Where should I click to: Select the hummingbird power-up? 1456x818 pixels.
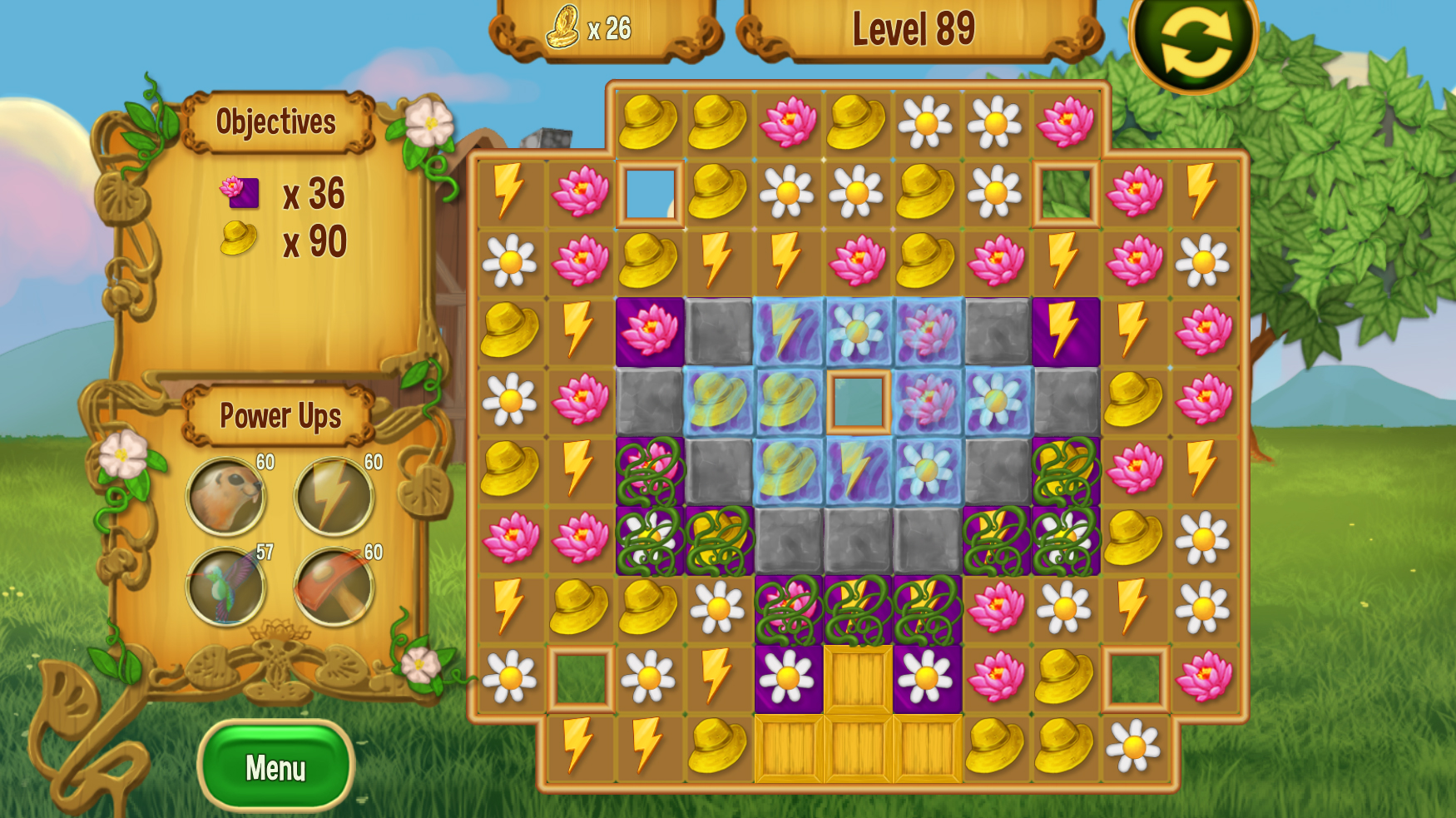(x=225, y=587)
